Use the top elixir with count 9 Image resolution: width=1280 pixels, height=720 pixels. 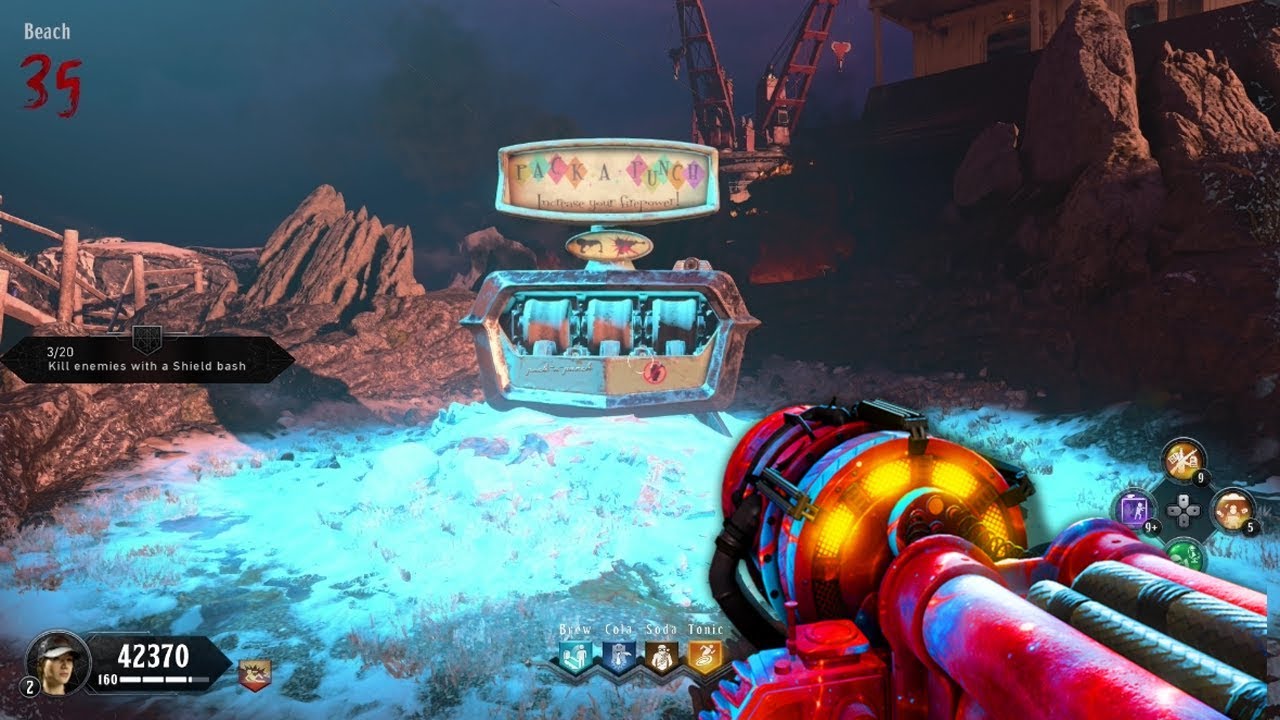1183,459
